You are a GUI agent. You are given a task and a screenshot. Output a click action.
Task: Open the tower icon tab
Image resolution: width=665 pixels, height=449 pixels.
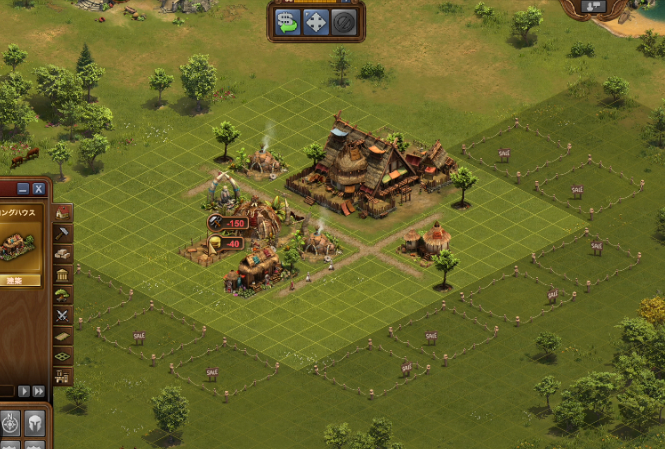pyautogui.click(x=63, y=376)
